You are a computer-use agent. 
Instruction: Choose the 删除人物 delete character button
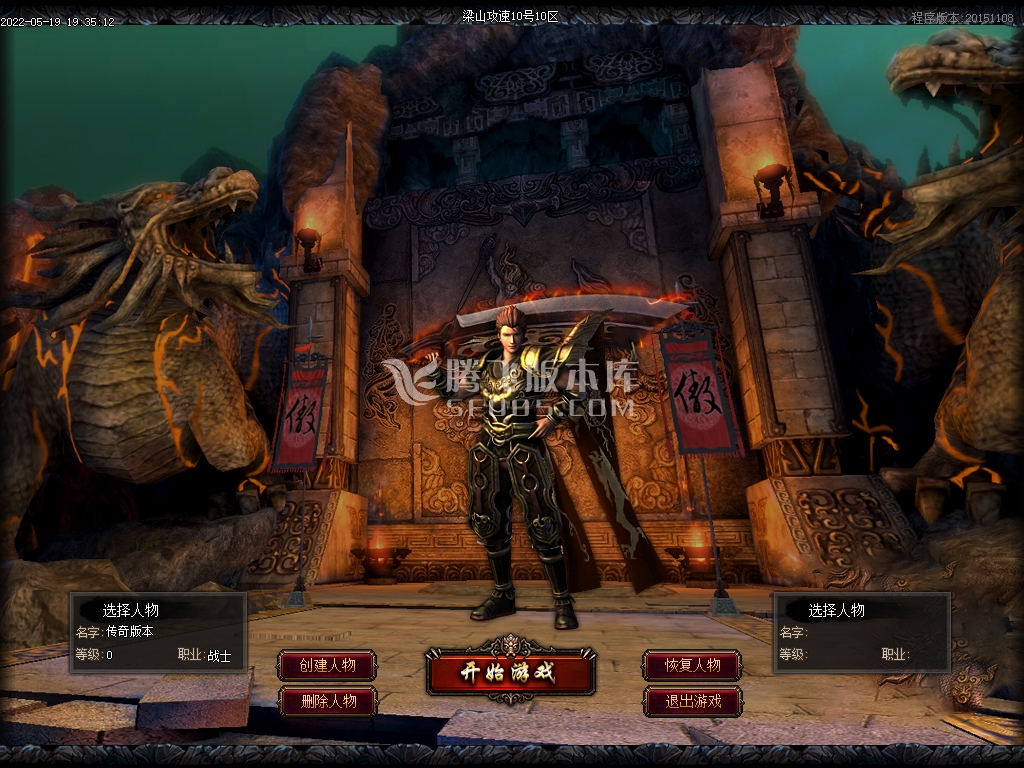coord(328,701)
